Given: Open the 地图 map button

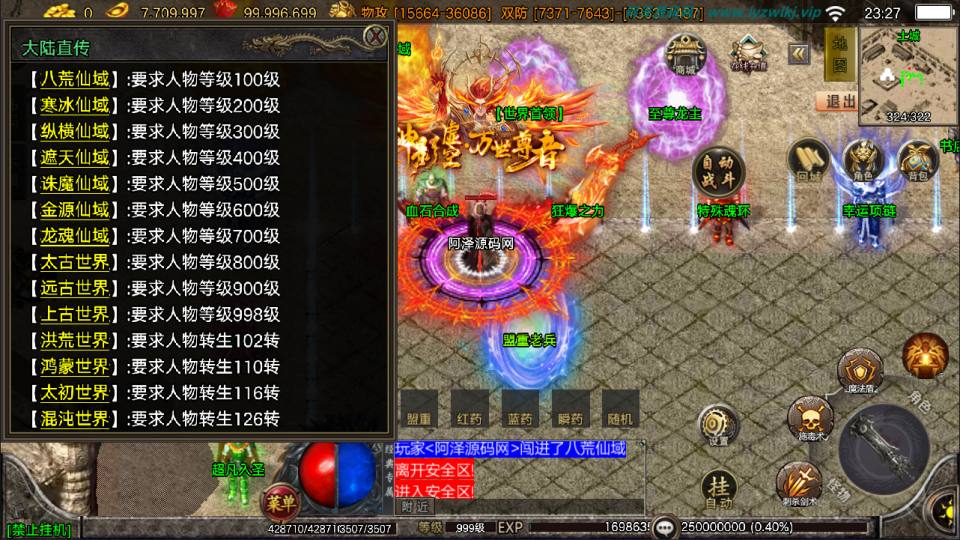Looking at the screenshot, I should pos(839,54).
